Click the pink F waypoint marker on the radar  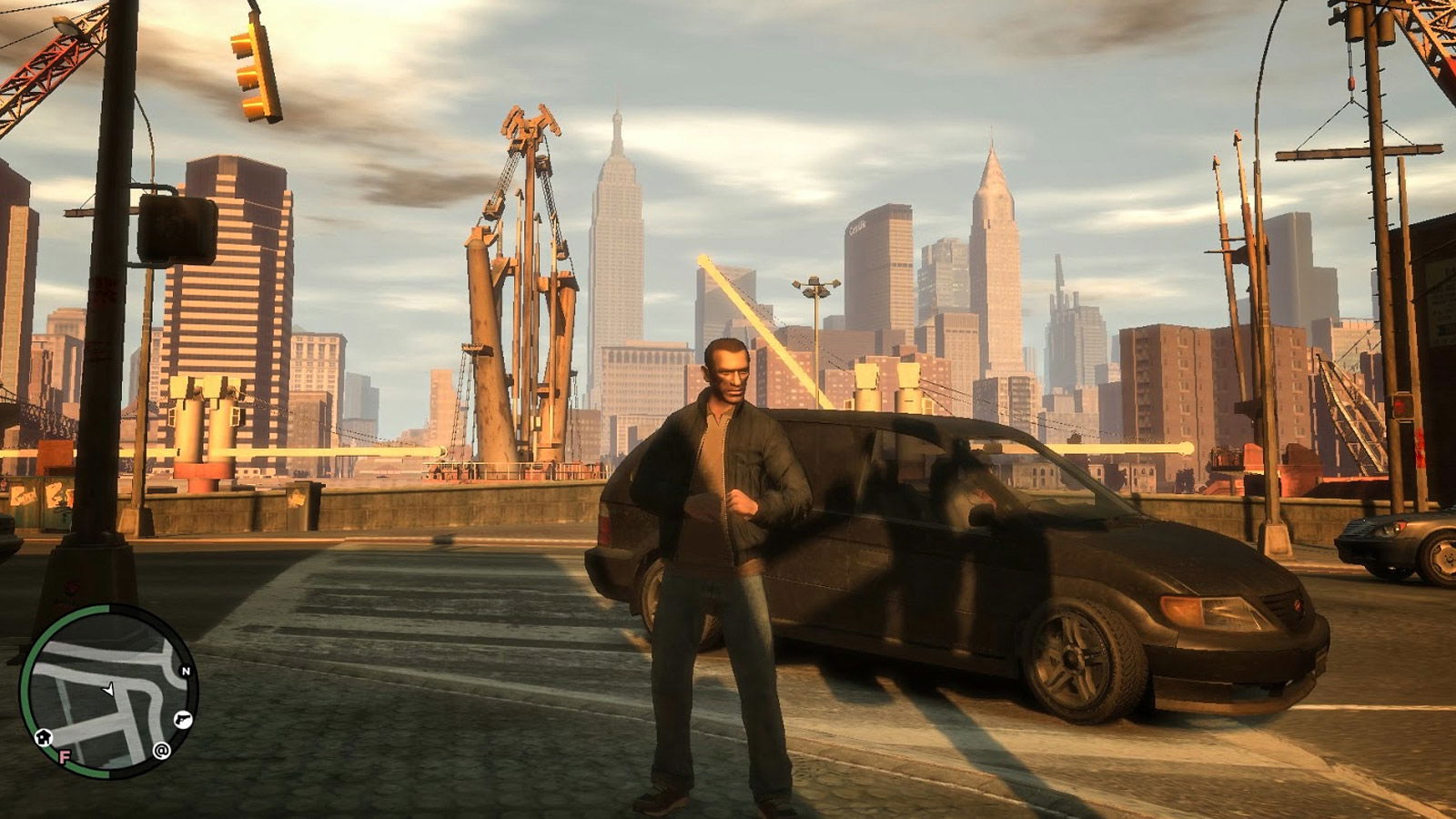pos(65,757)
